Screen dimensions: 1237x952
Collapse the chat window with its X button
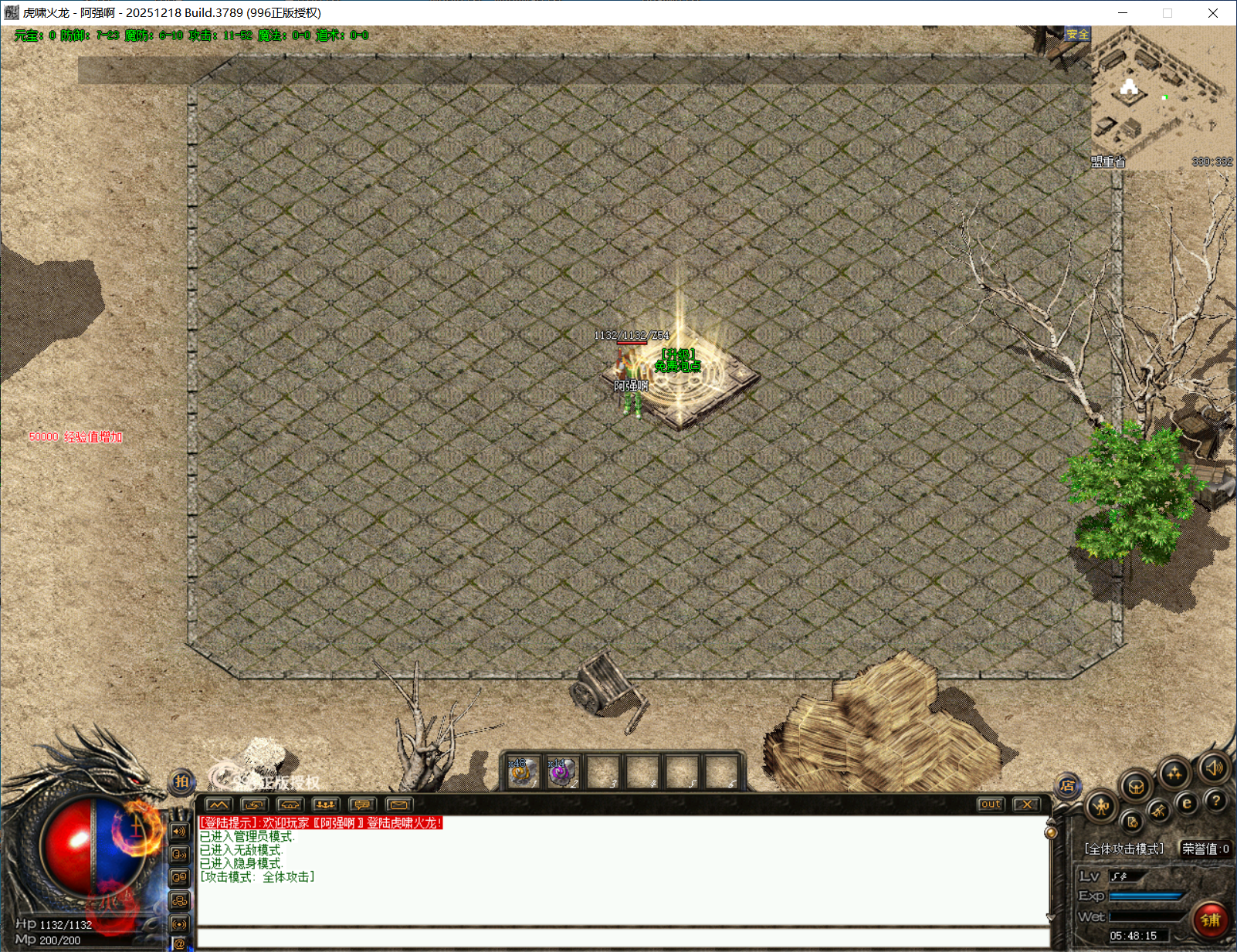pyautogui.click(x=1025, y=804)
